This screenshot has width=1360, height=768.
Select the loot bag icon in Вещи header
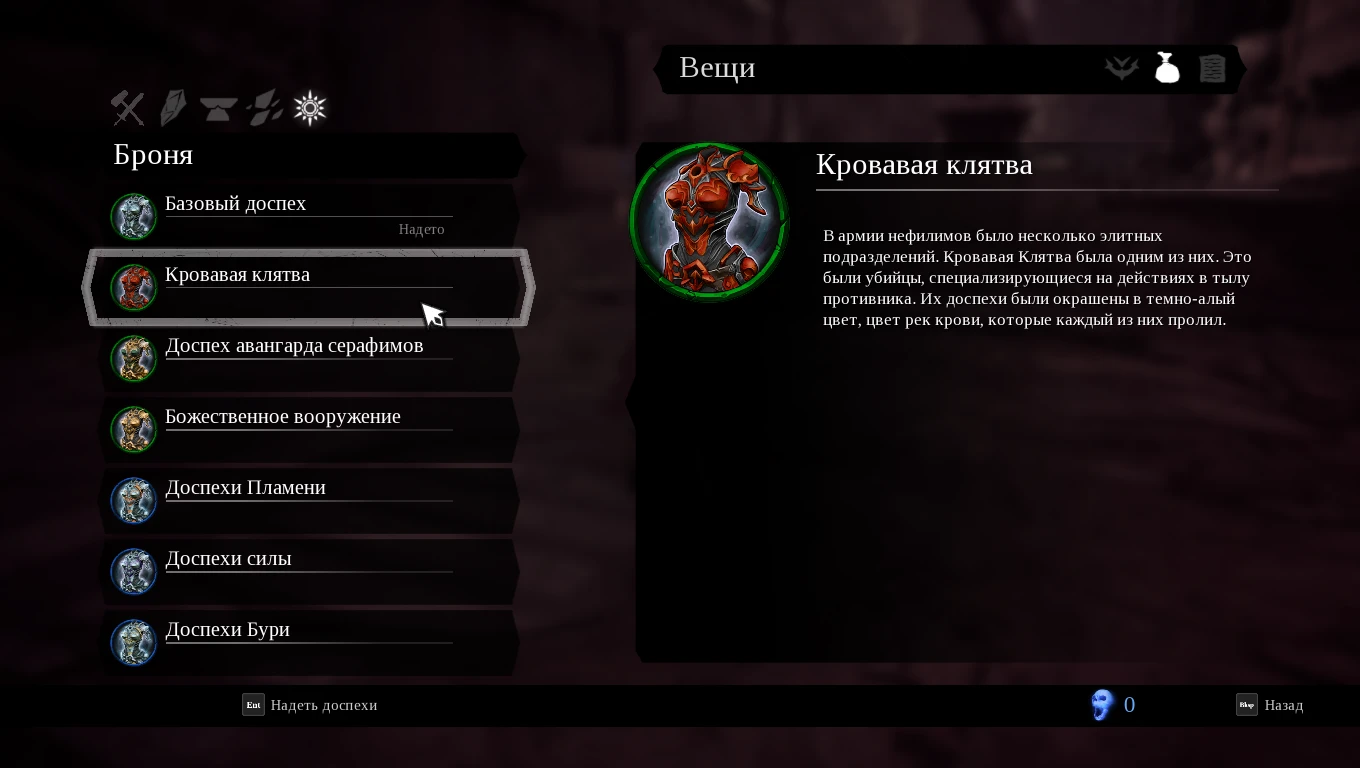pyautogui.click(x=1167, y=68)
